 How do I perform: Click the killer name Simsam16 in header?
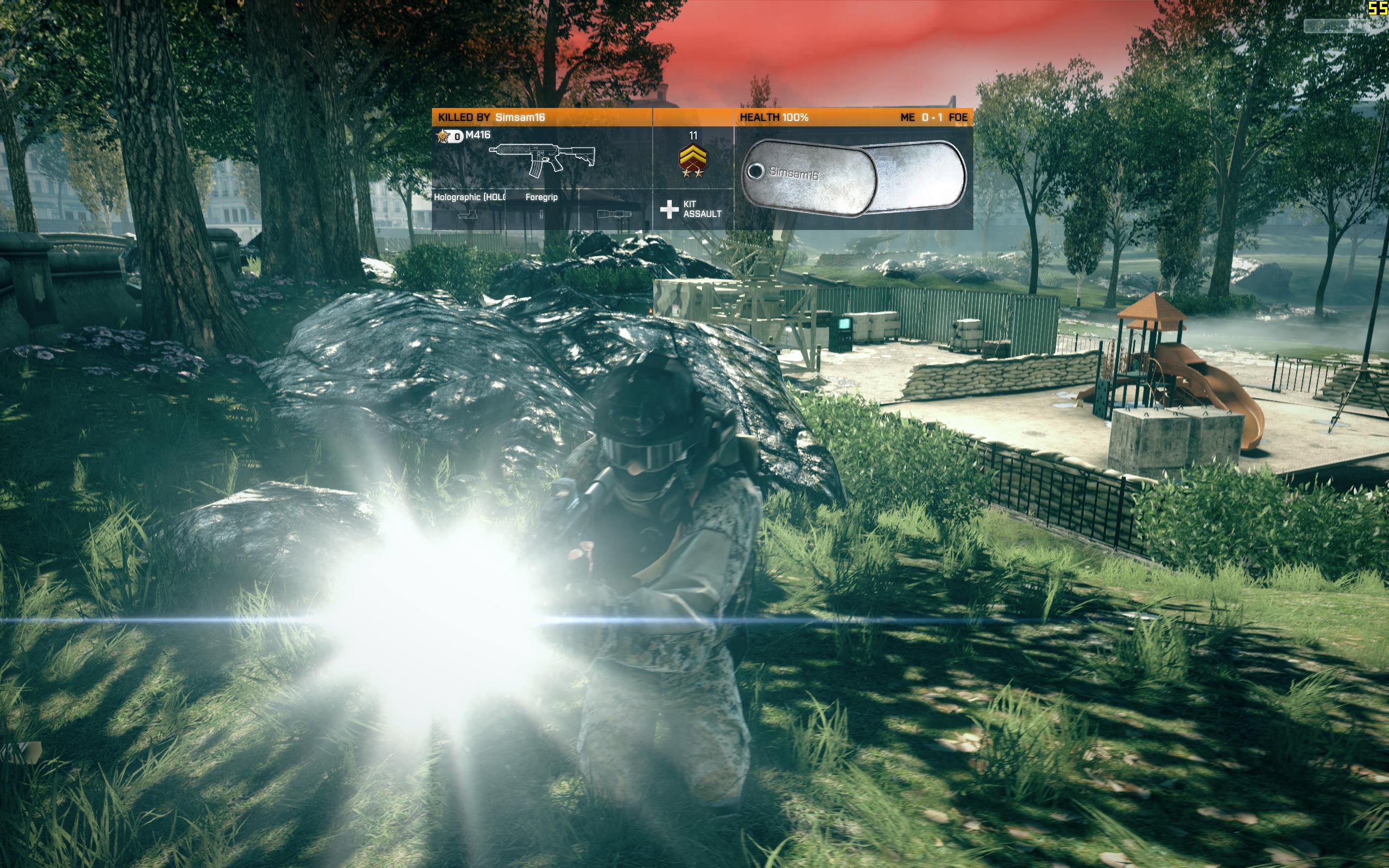520,118
